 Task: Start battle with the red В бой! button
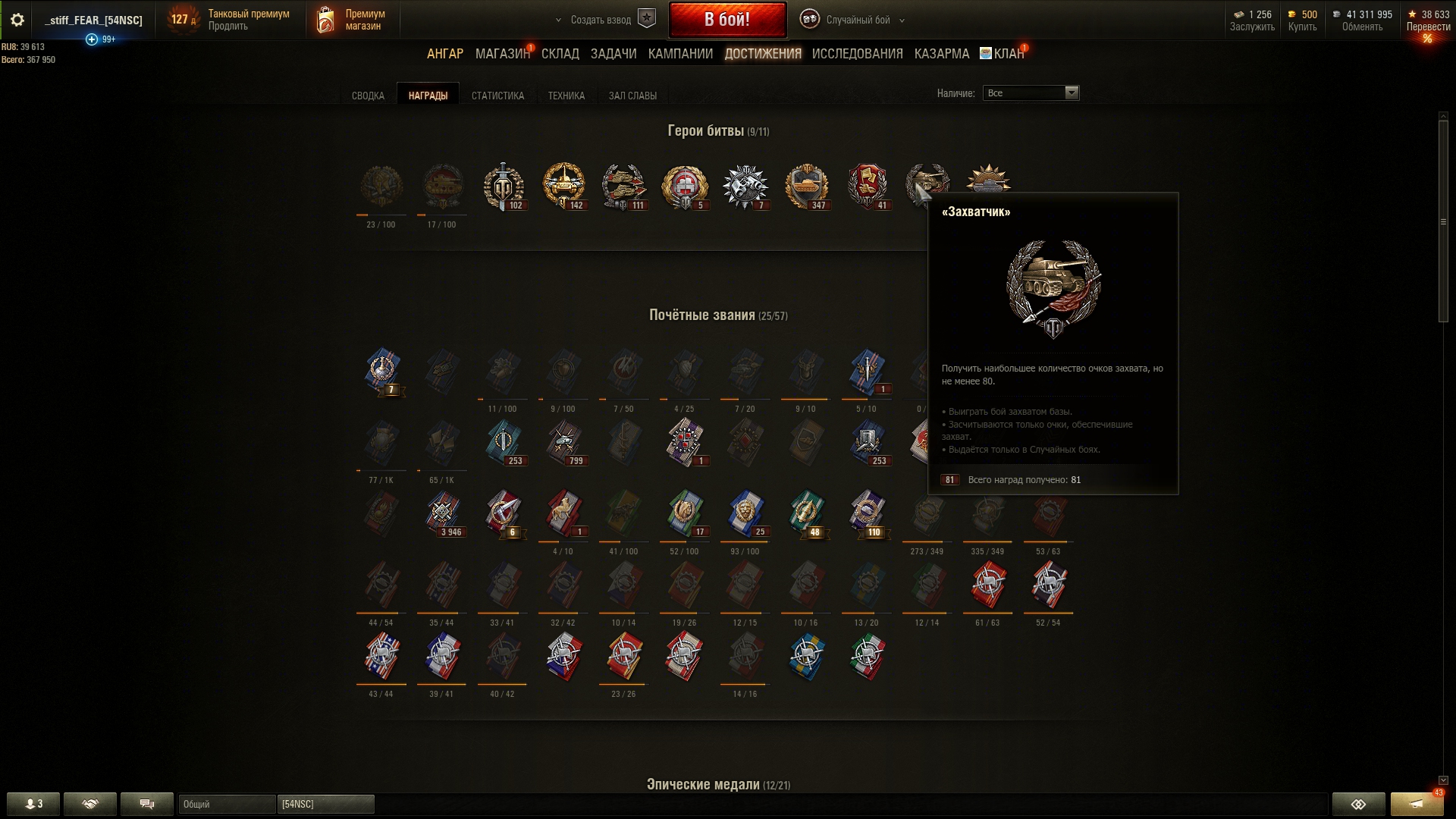coord(726,20)
